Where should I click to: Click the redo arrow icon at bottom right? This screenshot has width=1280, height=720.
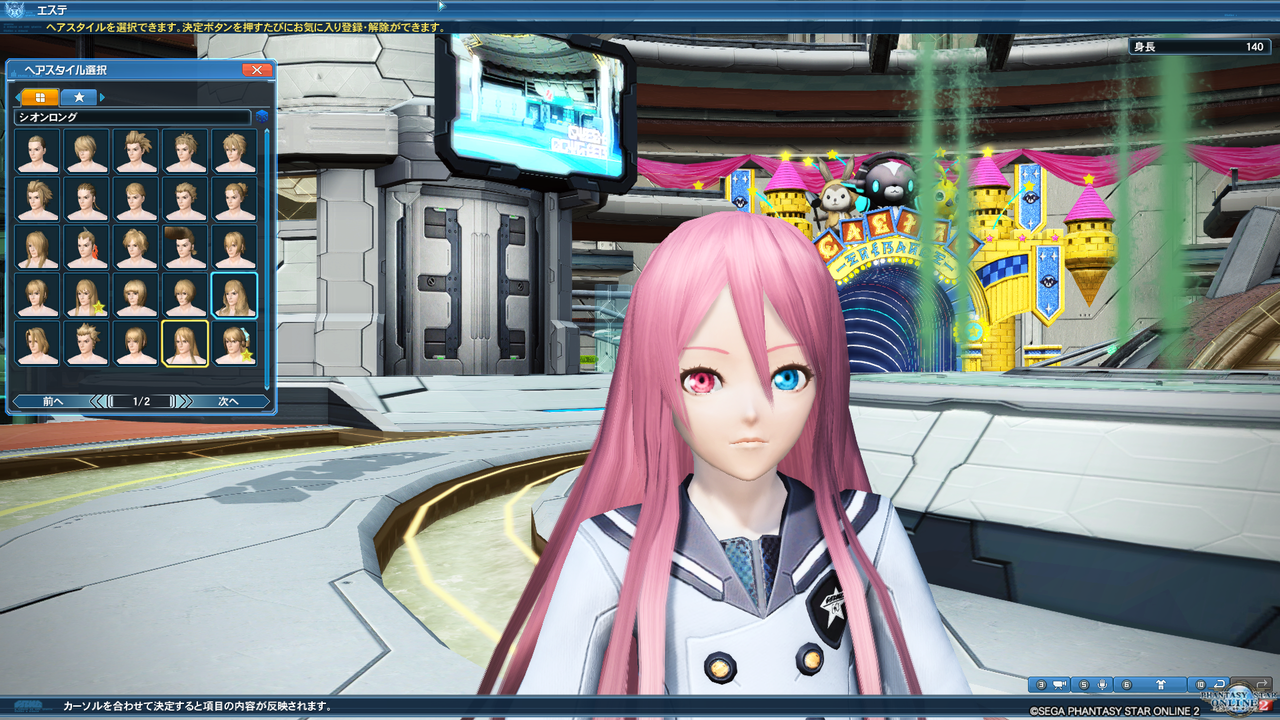click(1262, 683)
